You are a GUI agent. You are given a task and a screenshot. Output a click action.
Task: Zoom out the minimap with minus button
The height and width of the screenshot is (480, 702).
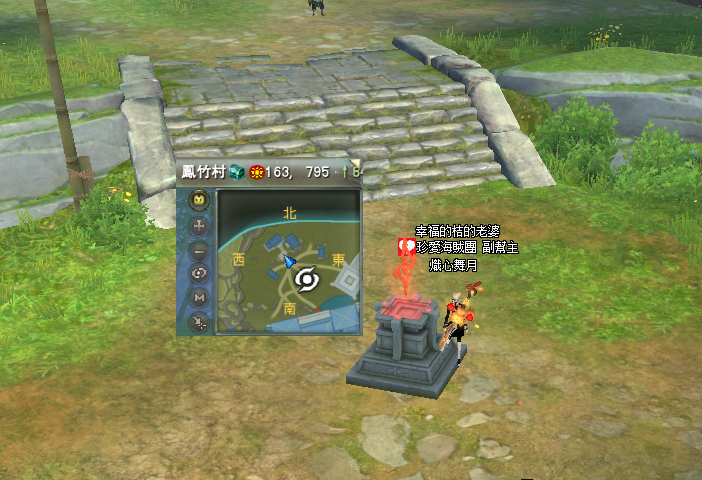[198, 250]
